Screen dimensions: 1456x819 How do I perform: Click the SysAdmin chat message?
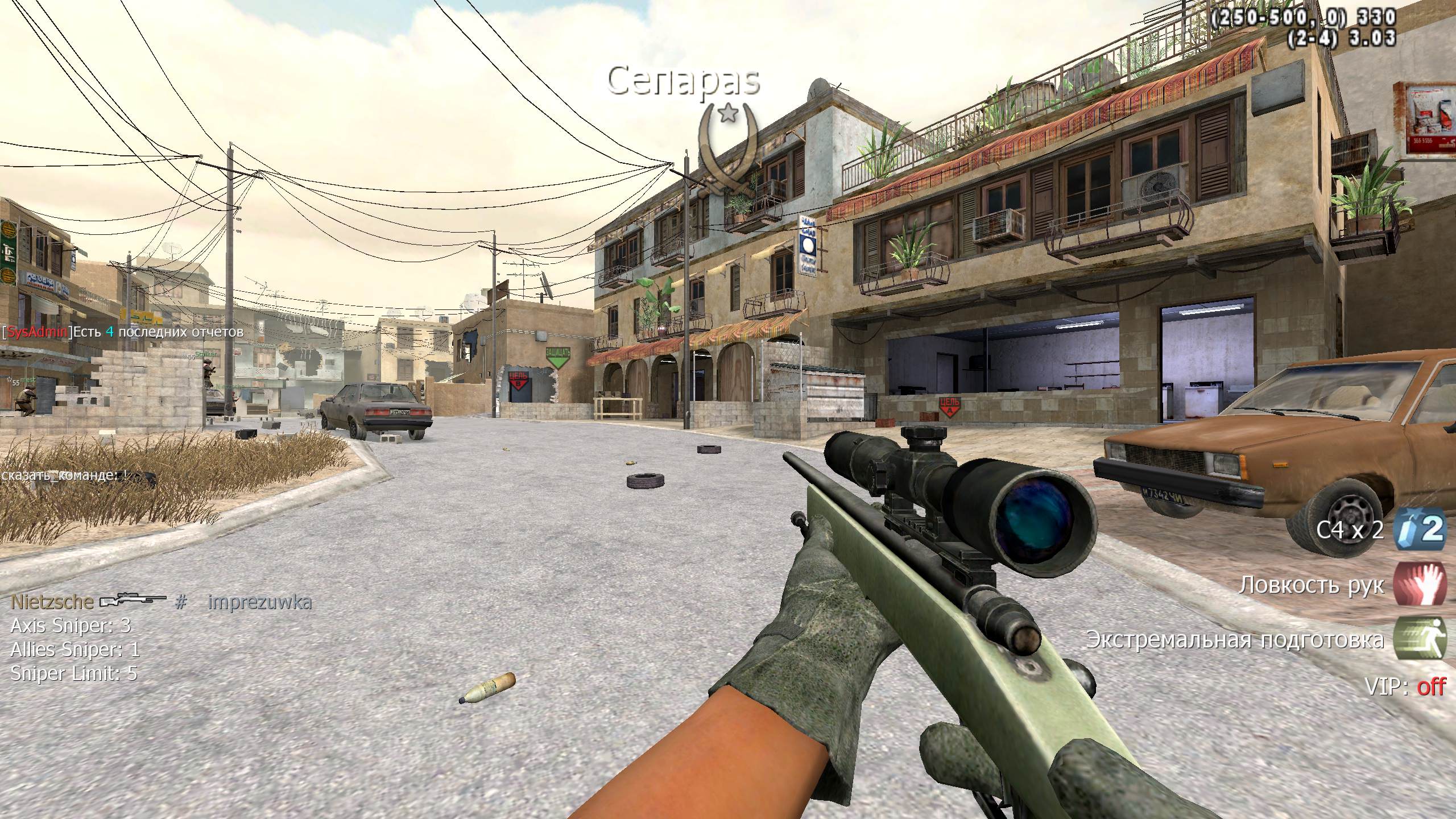[123, 332]
